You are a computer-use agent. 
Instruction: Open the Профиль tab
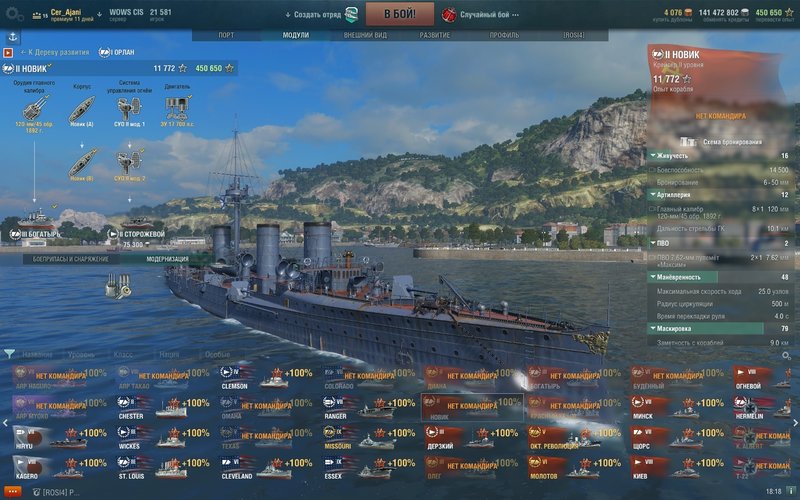pos(504,35)
